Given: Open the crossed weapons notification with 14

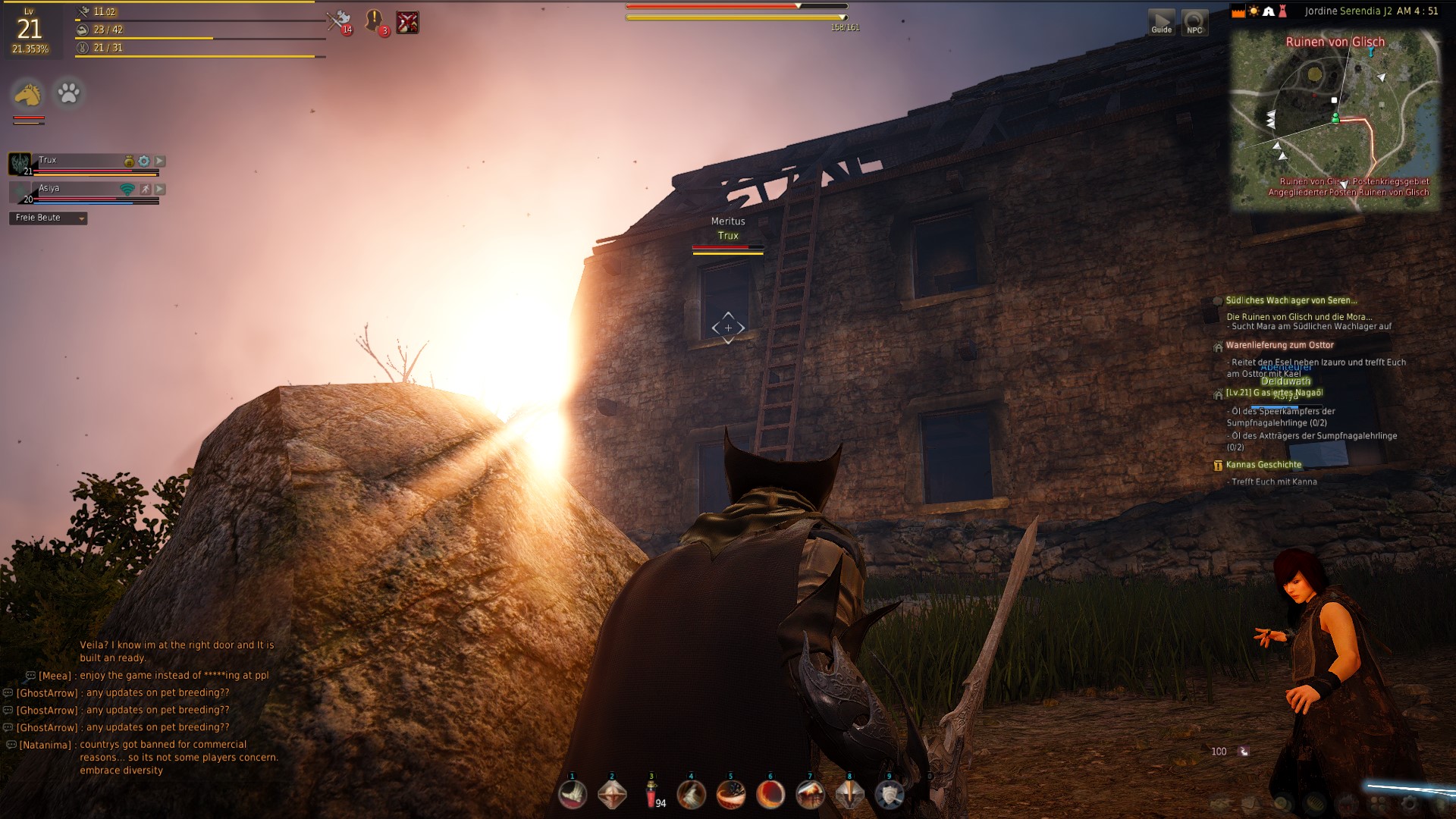Looking at the screenshot, I should (x=339, y=21).
